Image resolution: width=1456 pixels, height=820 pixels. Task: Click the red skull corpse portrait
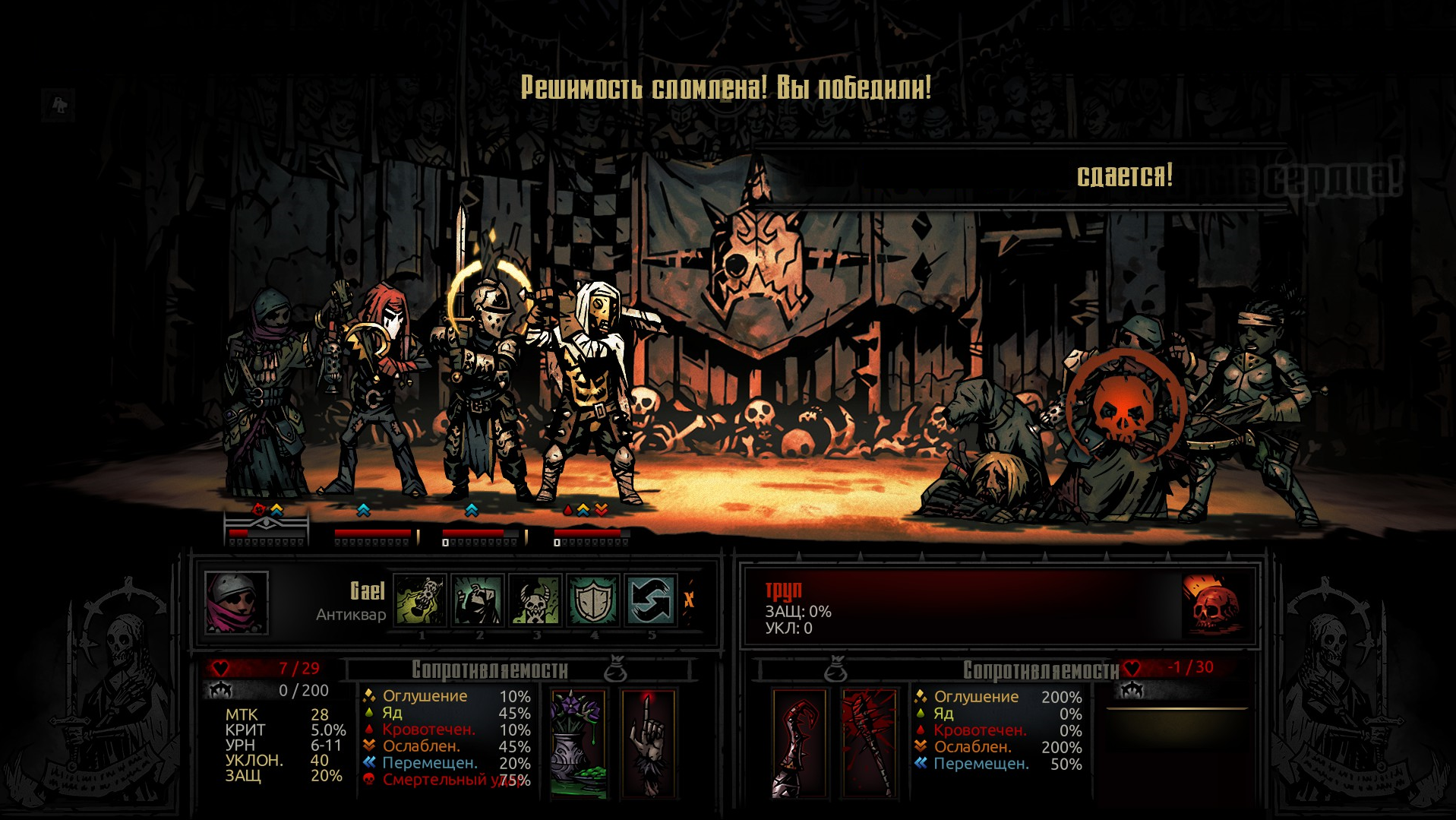[1214, 604]
